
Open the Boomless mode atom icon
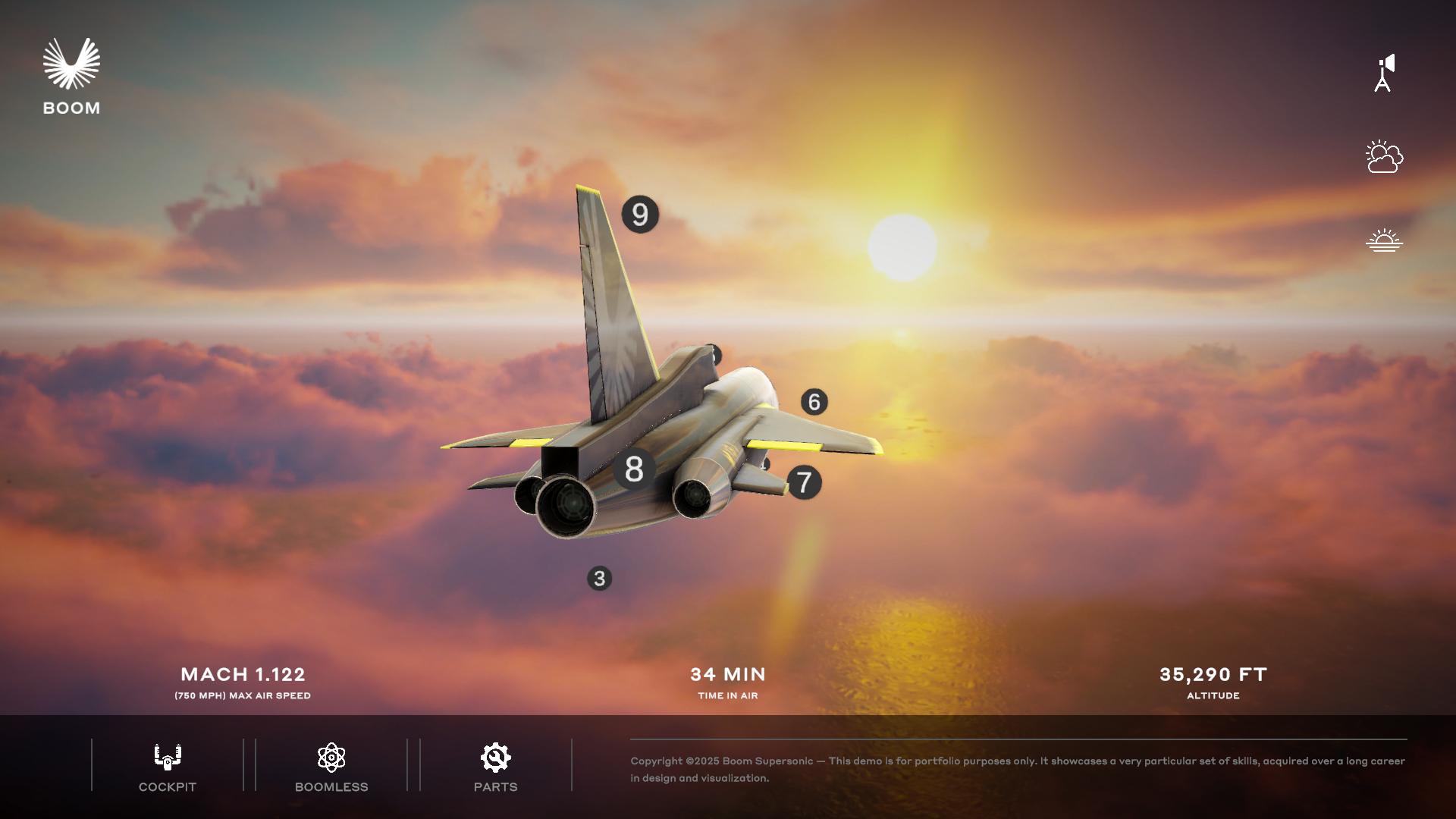[x=331, y=756]
